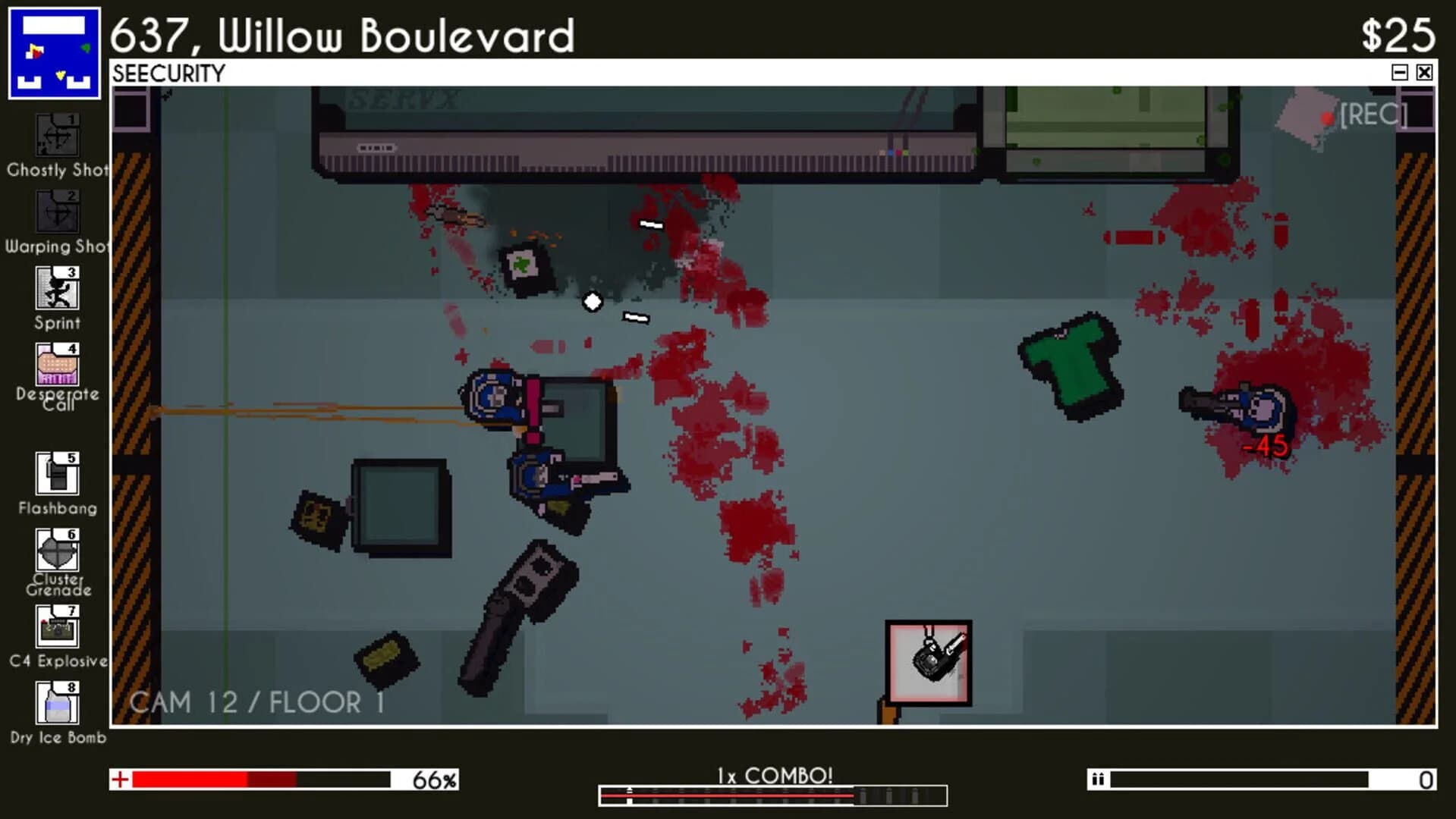
Task: Click the red cross health icon
Action: [120, 778]
